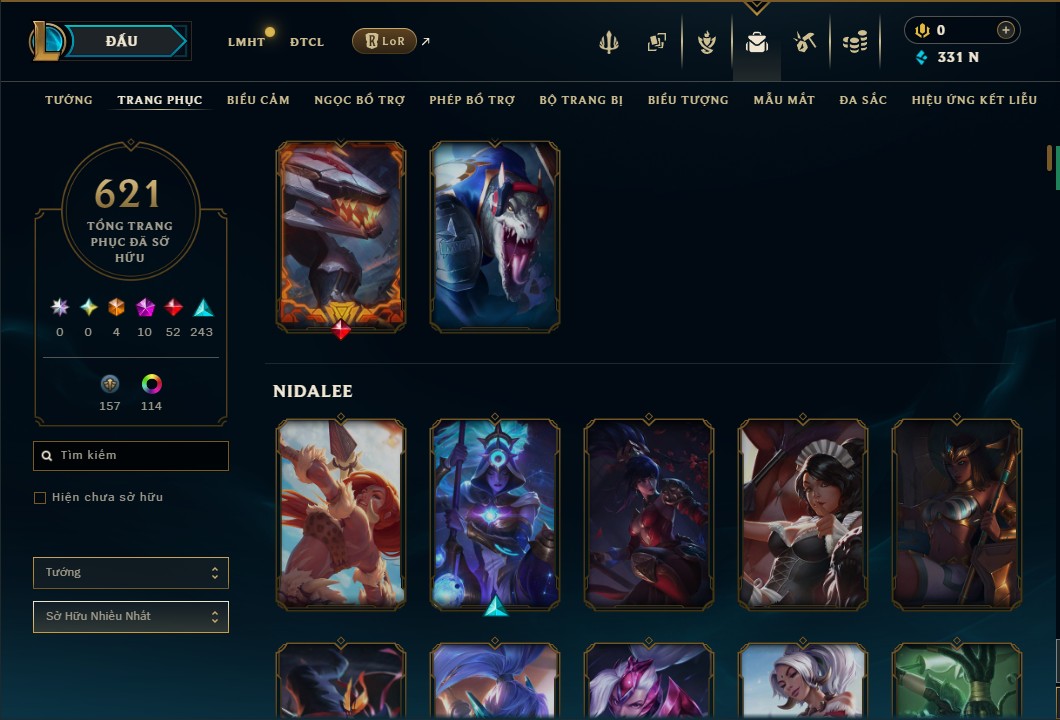The image size is (1060, 720).
Task: Select the French Maid Nidalee skin card
Action: pos(803,514)
